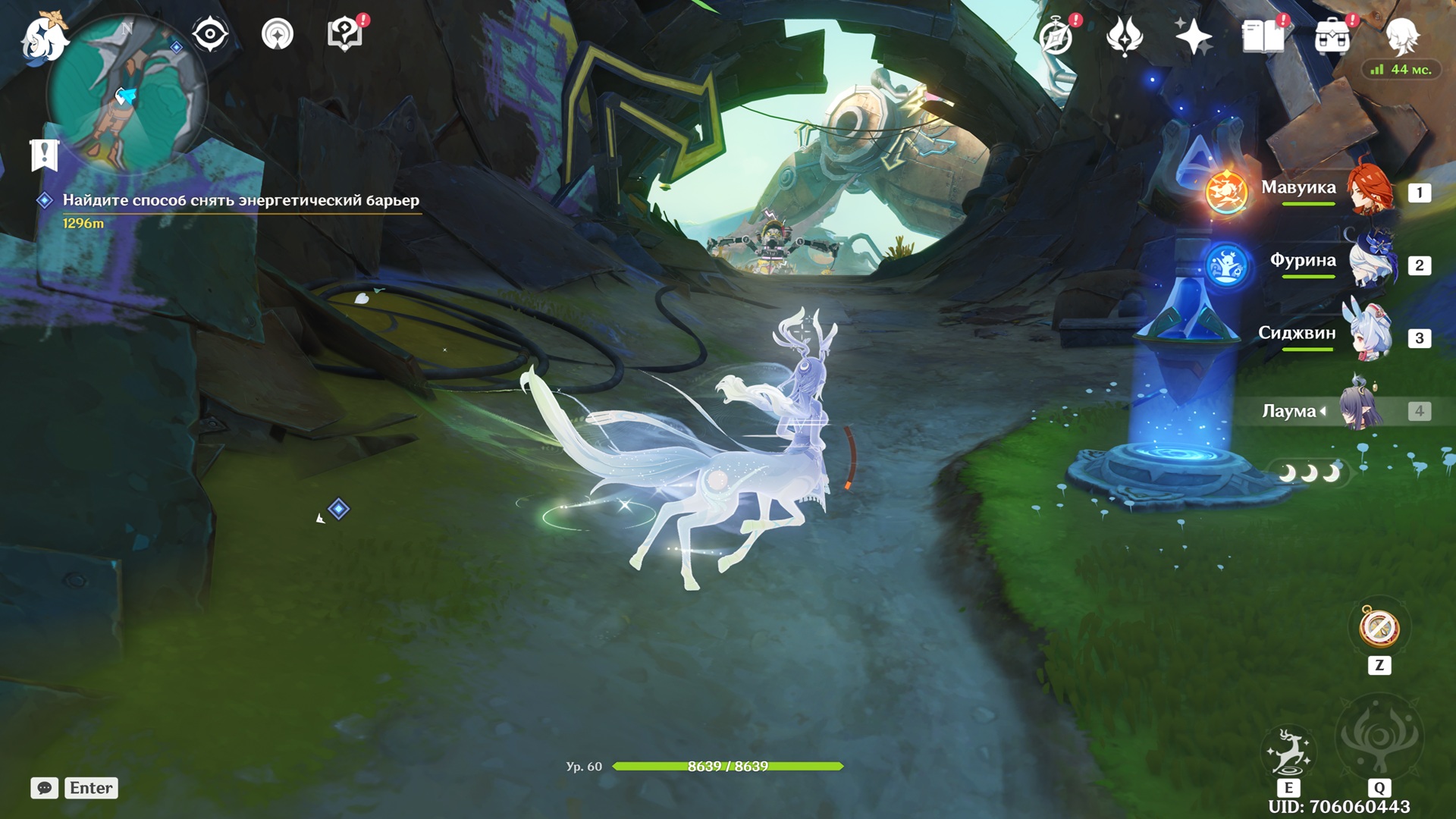
Task: Open the wish star icon
Action: (1192, 36)
